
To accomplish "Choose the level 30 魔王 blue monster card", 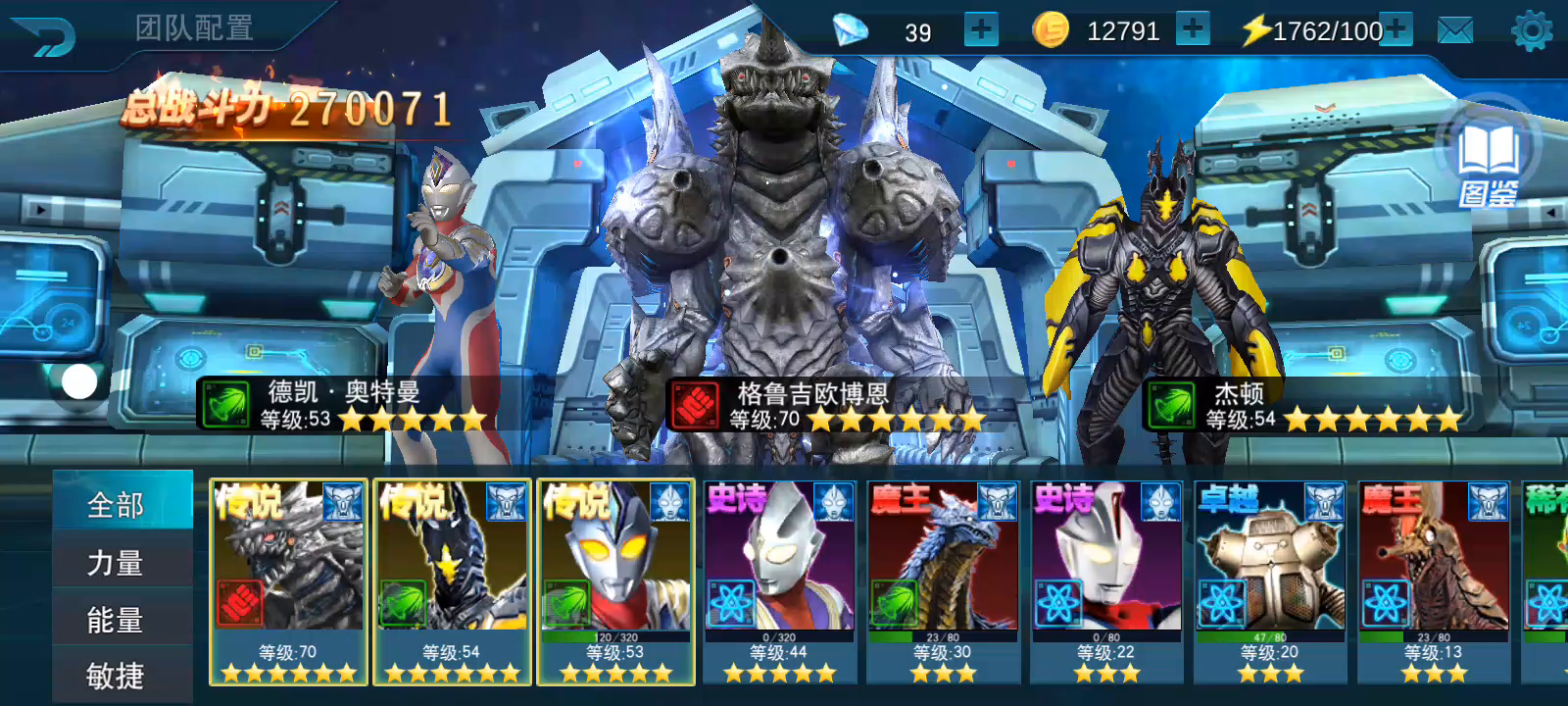I will (x=943, y=581).
